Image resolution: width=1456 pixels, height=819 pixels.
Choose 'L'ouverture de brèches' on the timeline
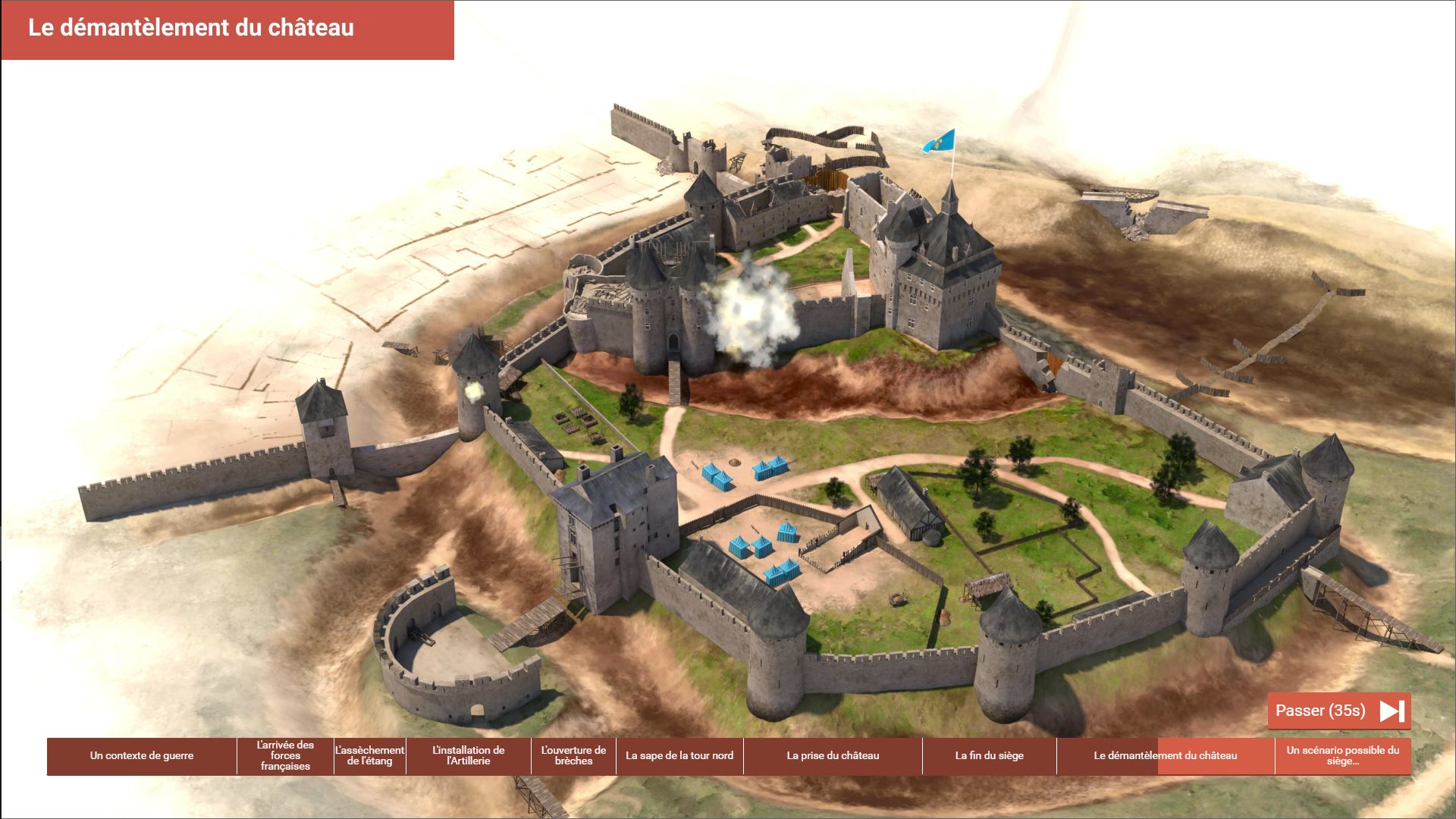(573, 756)
